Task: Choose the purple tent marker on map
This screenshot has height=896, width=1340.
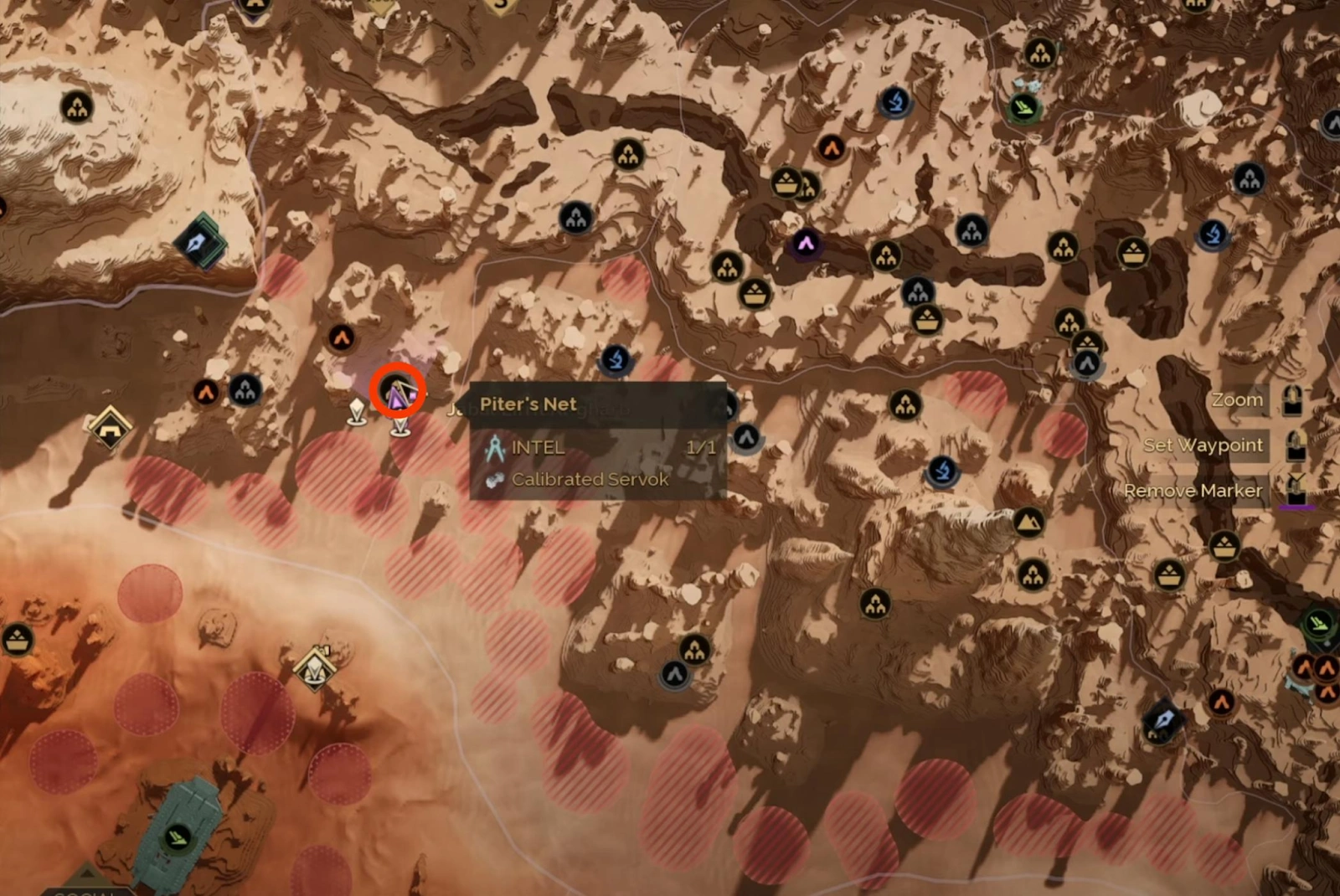Action: click(x=805, y=244)
